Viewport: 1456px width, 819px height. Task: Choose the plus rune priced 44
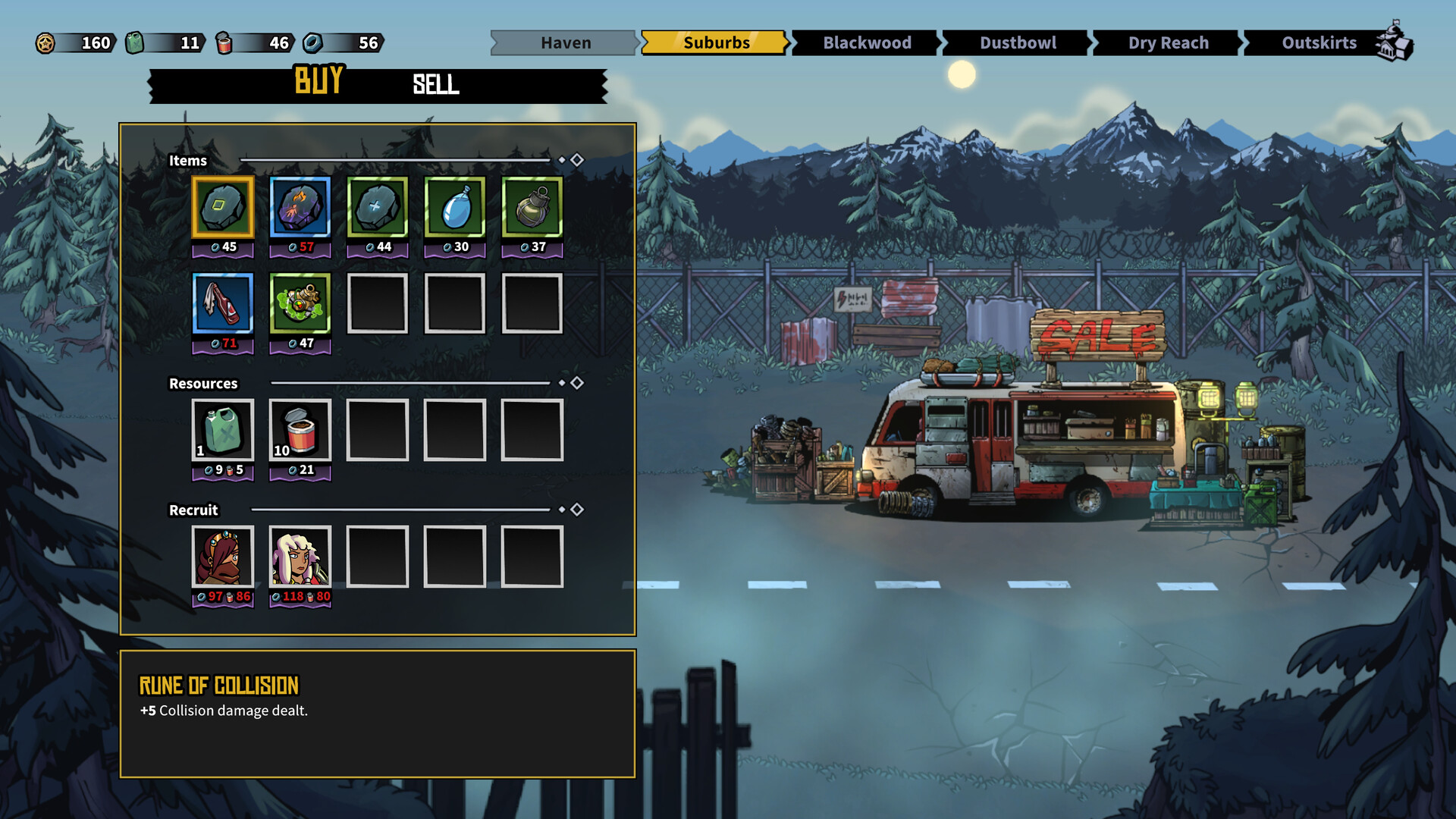(x=378, y=207)
